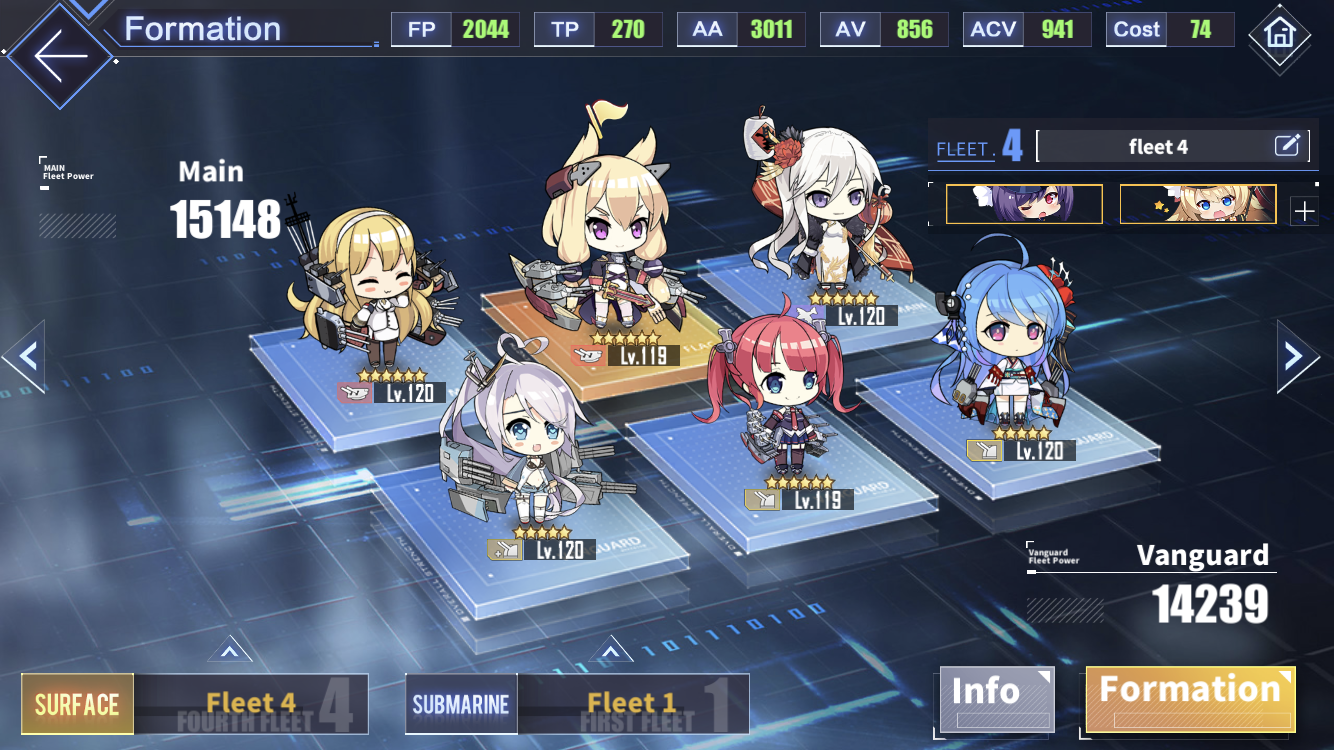Select the Formation tab
Screen dimensions: 1334x750
[x=1190, y=698]
